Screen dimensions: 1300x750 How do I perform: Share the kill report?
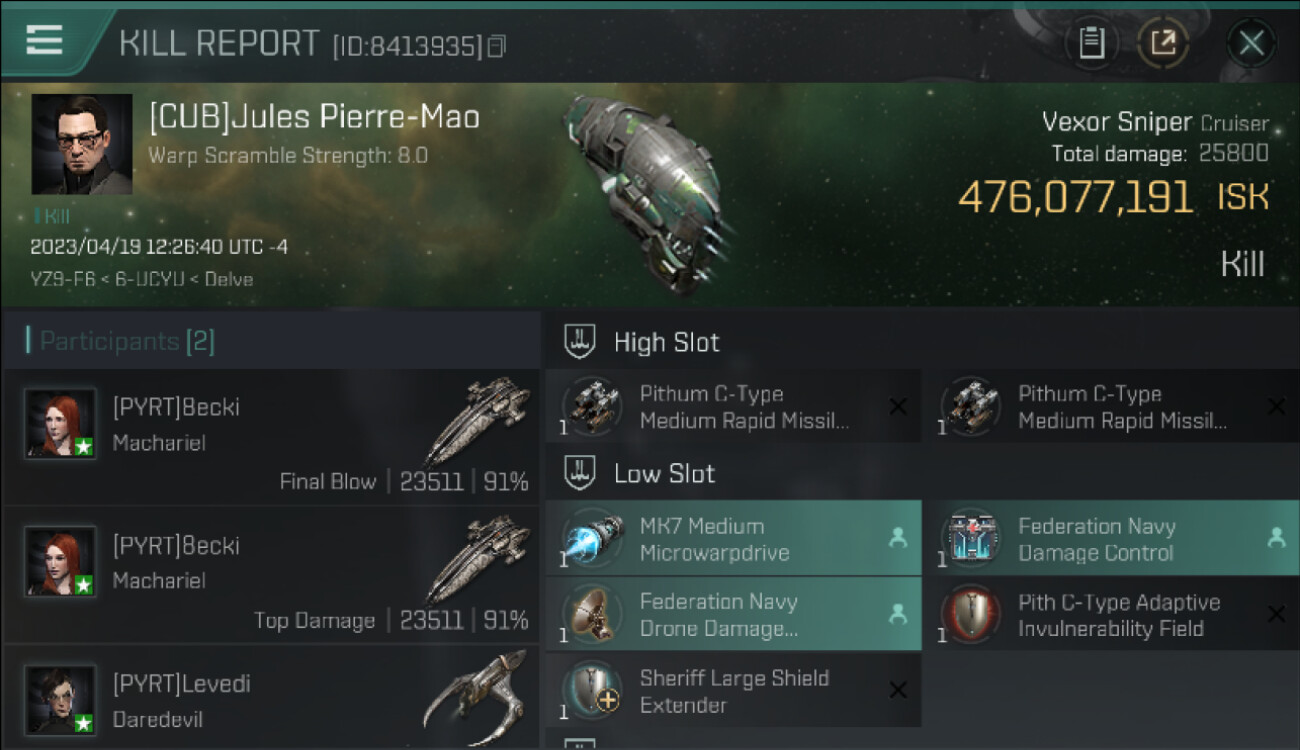click(x=1163, y=43)
